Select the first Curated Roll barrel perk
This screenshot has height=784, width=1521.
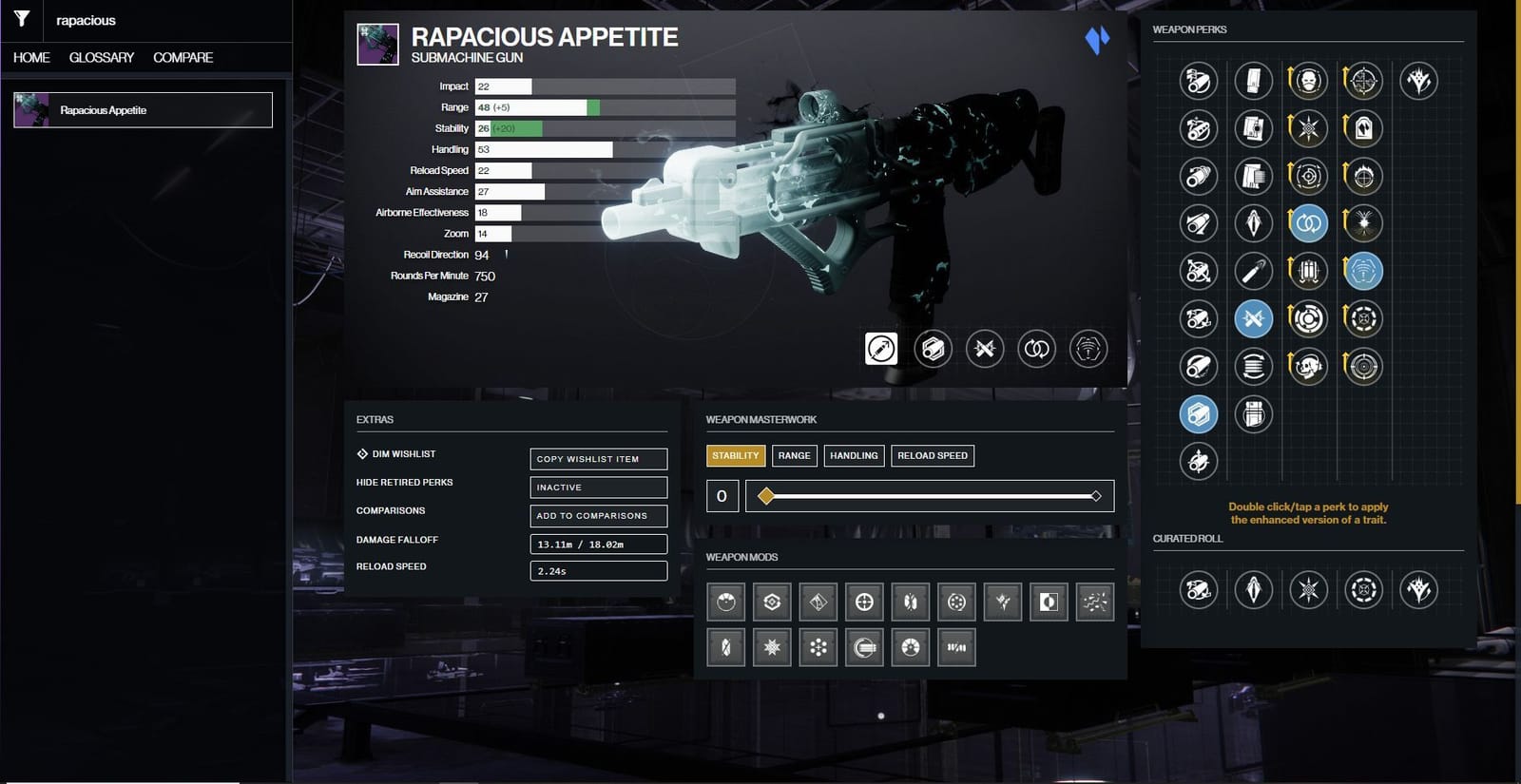1198,589
